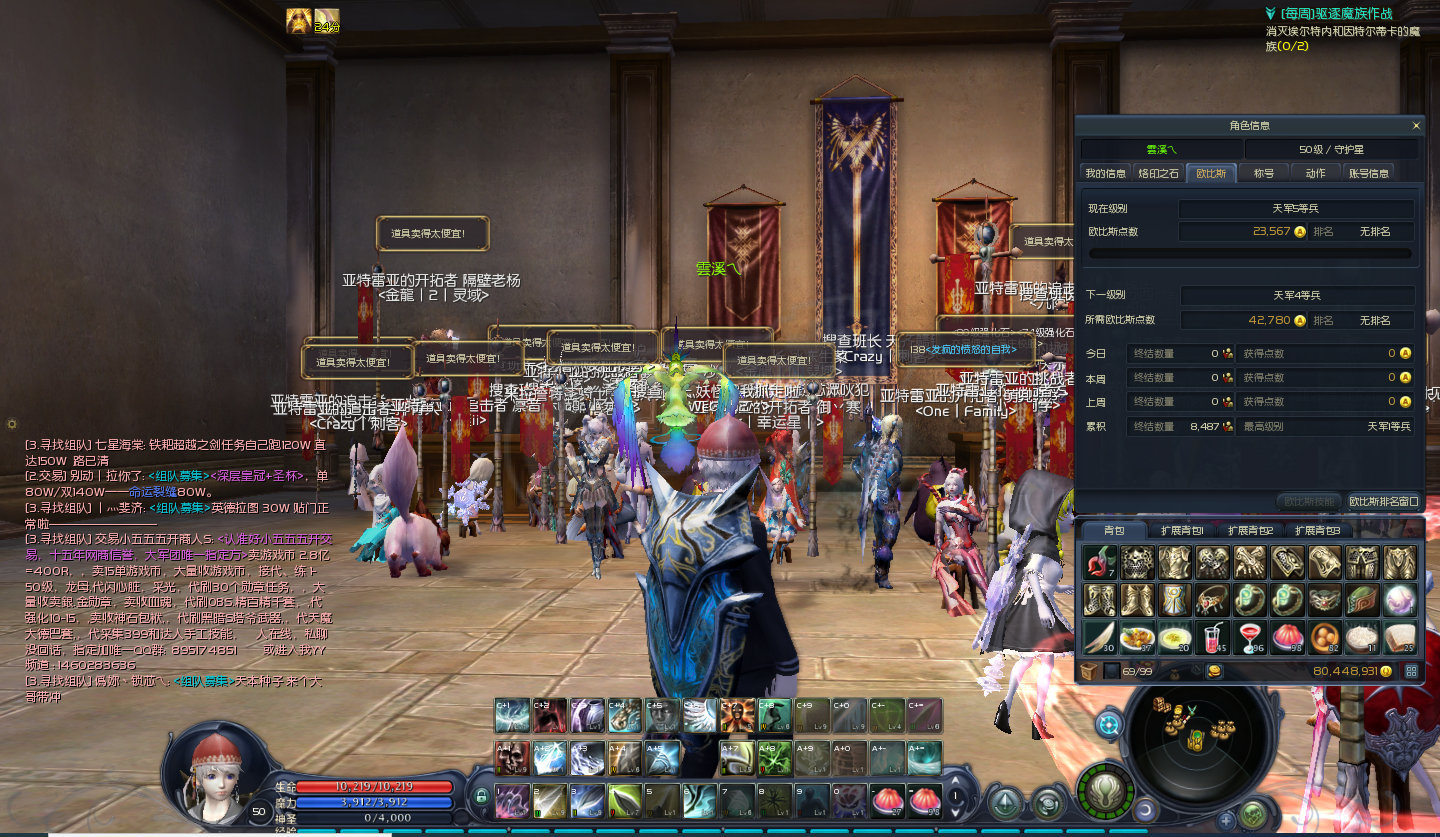1440x837 pixels.
Task: Select the 扩展背包3 inventory tab
Action: (x=1316, y=530)
